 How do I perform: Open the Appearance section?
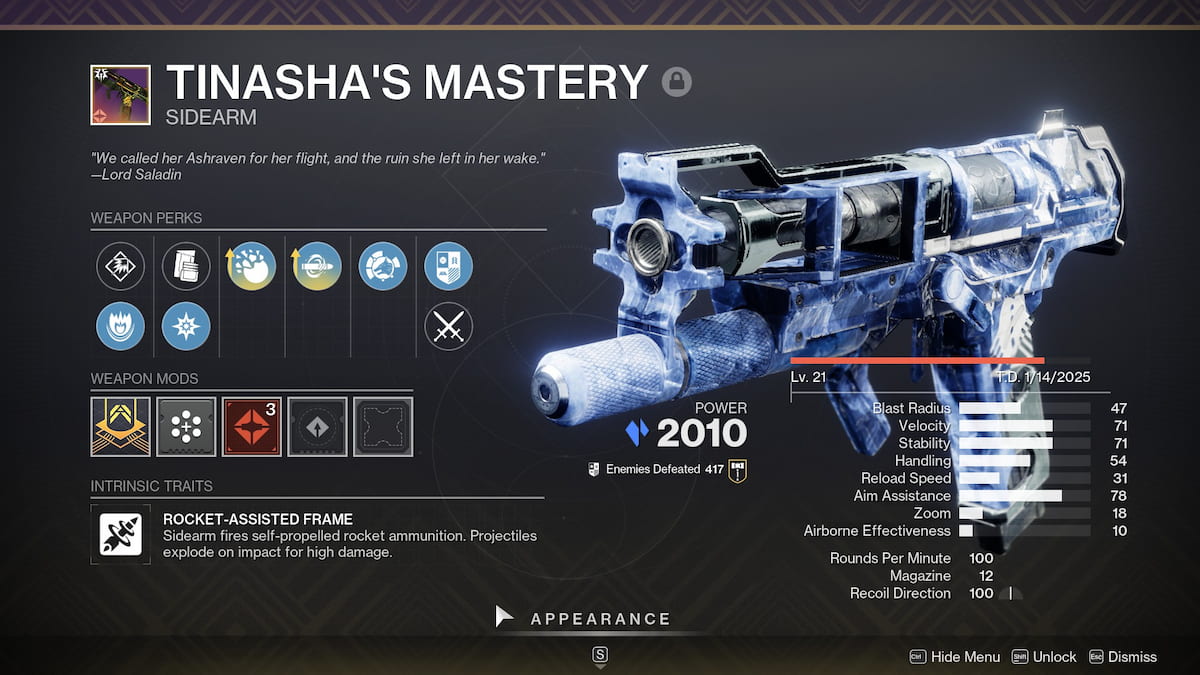click(x=600, y=619)
